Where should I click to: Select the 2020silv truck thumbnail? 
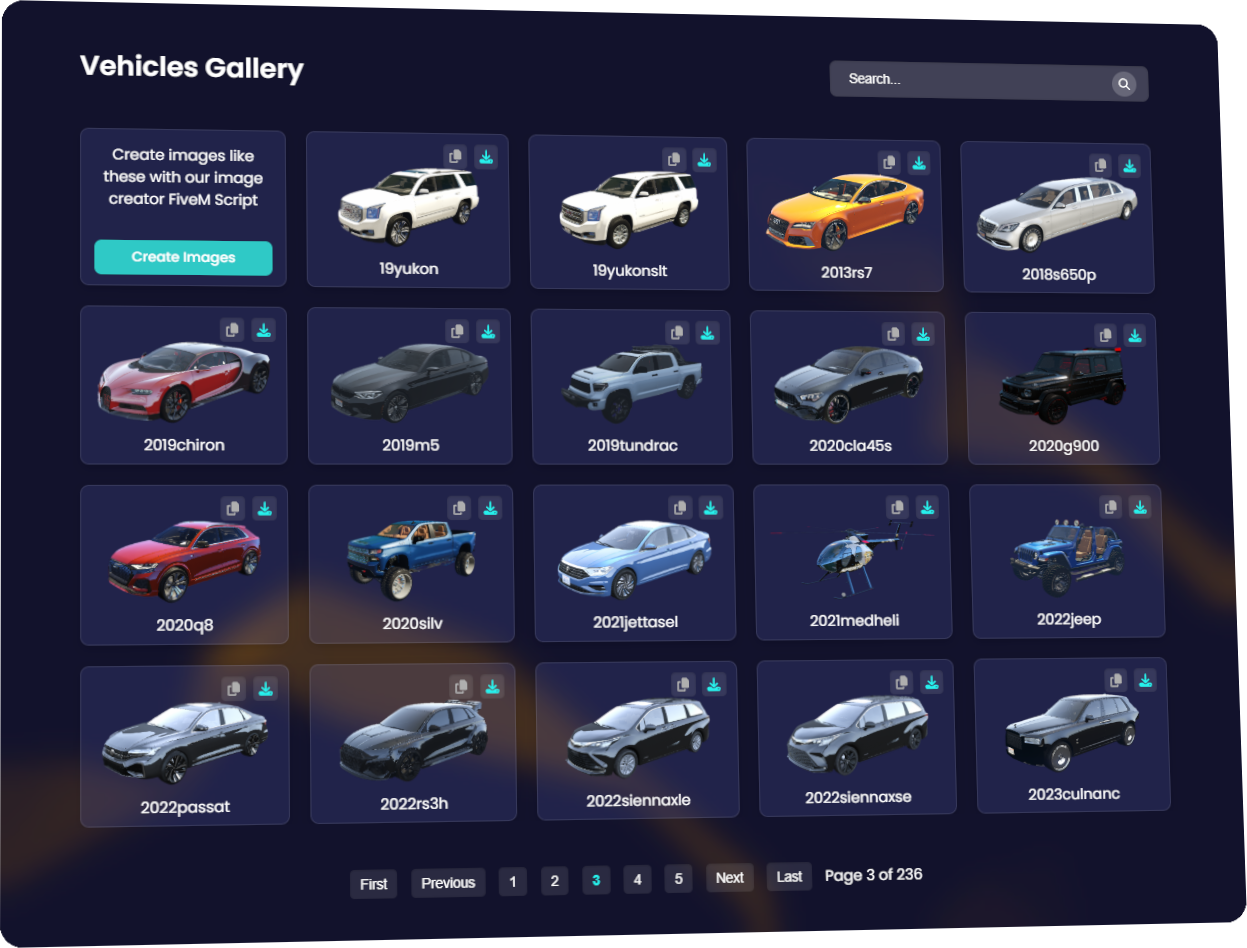412,558
